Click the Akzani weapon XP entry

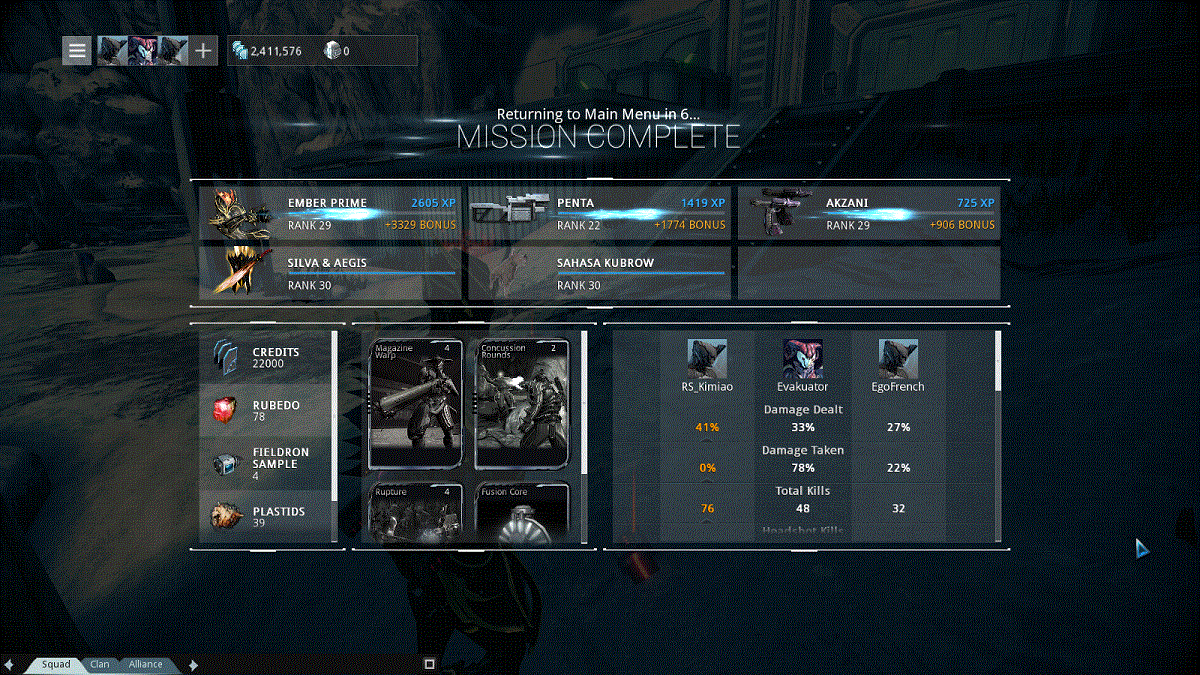[869, 213]
